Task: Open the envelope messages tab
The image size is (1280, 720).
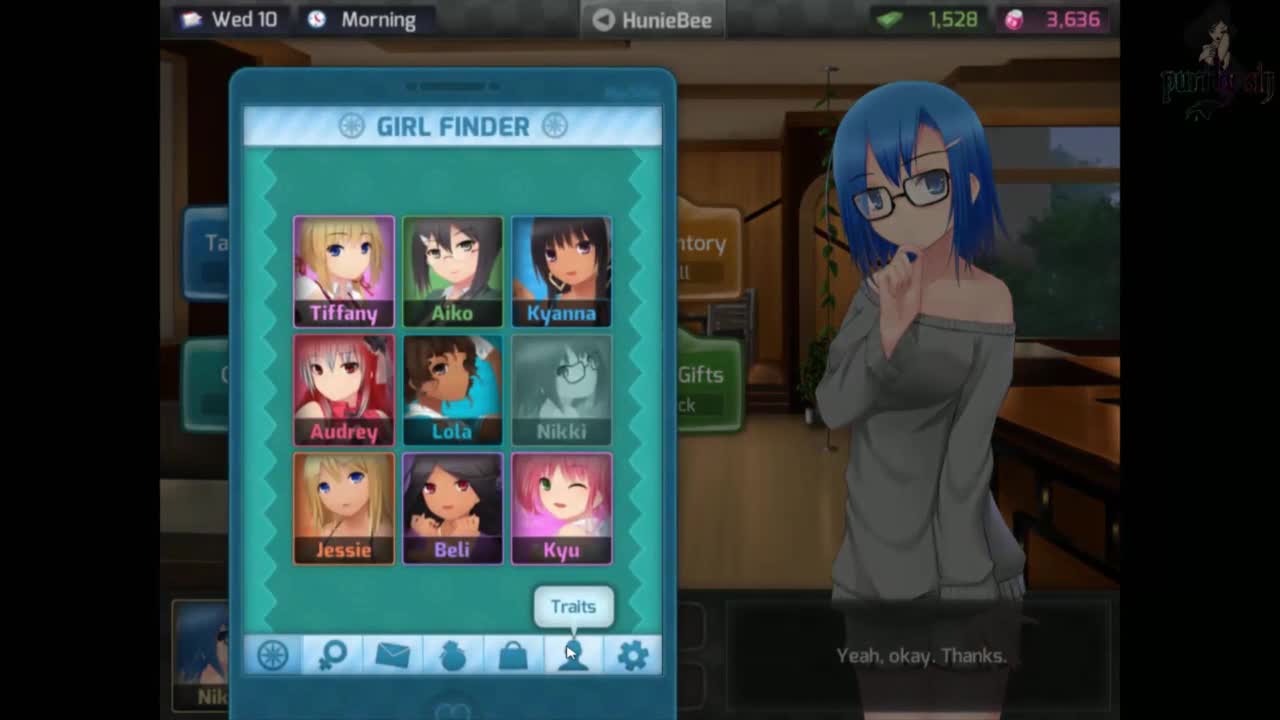Action: click(393, 655)
